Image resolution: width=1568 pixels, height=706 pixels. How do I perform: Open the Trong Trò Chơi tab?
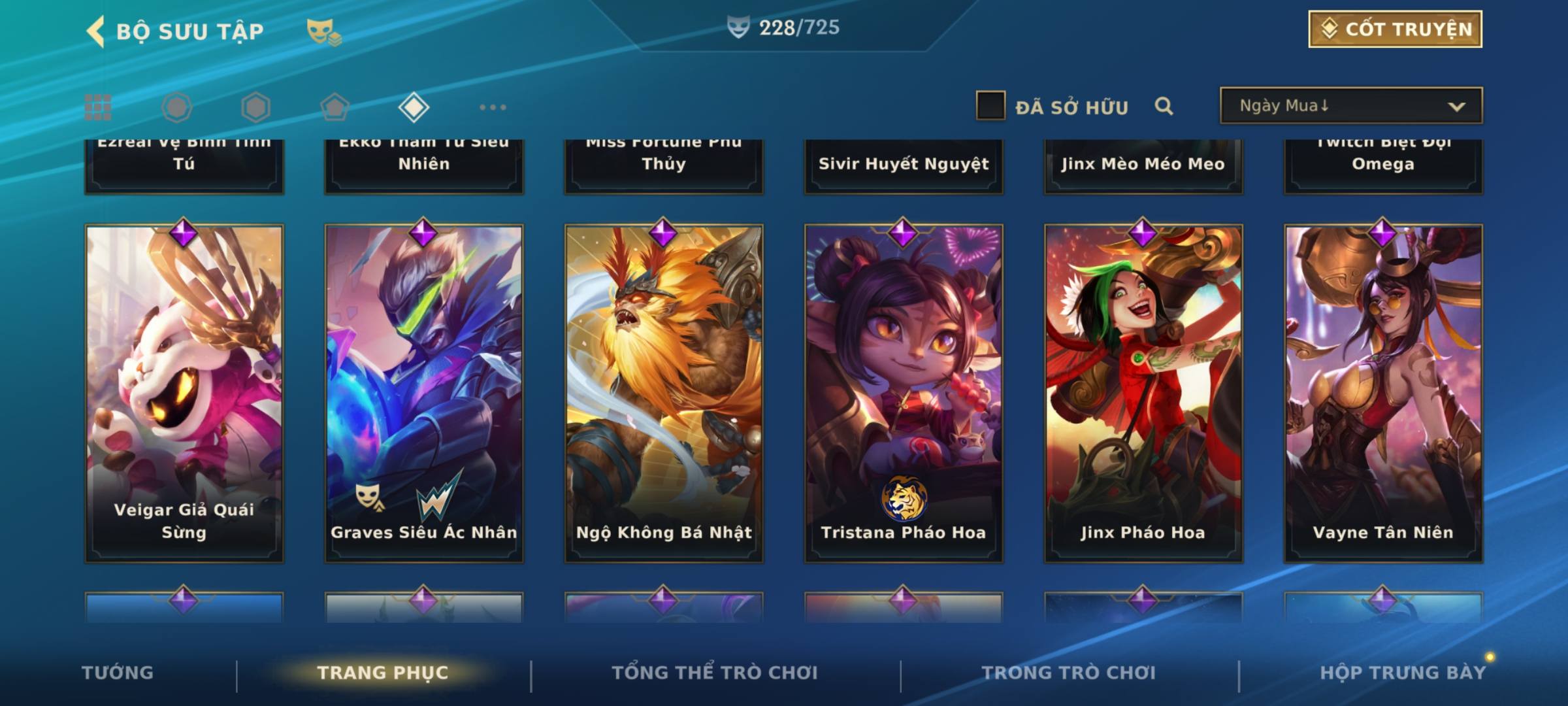(x=1069, y=673)
